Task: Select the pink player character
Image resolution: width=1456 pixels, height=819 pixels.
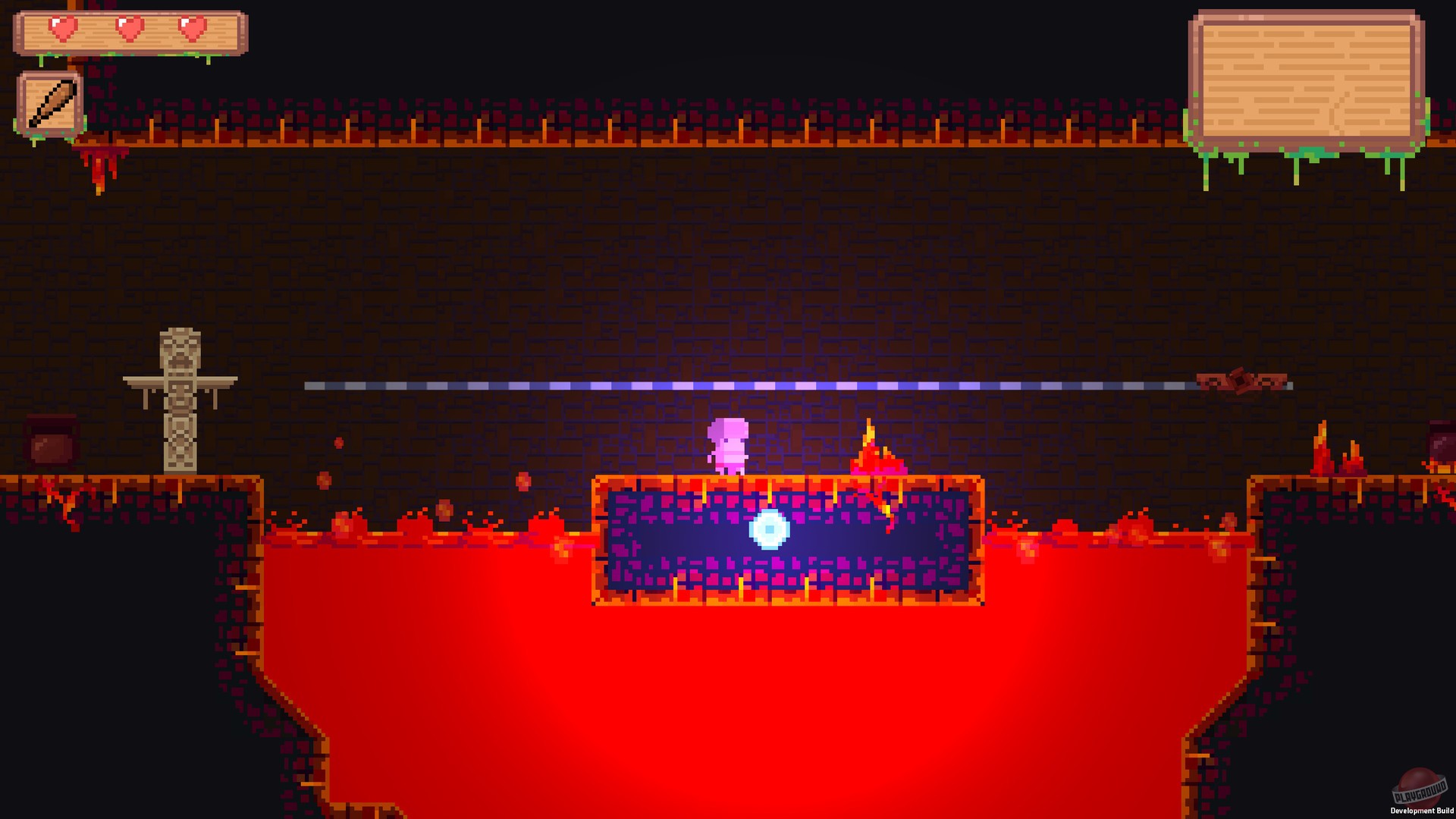Action: tap(730, 444)
